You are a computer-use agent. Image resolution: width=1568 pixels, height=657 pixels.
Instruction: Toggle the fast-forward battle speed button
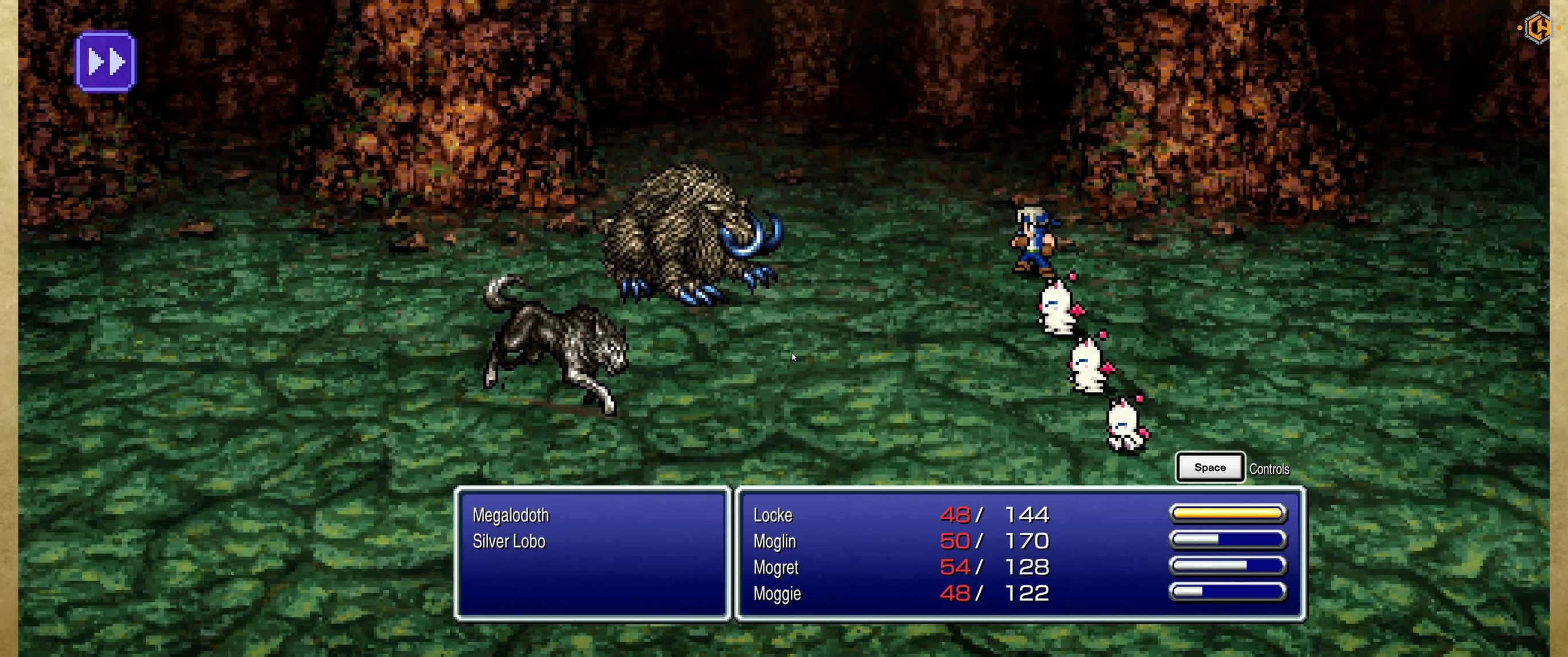(105, 61)
